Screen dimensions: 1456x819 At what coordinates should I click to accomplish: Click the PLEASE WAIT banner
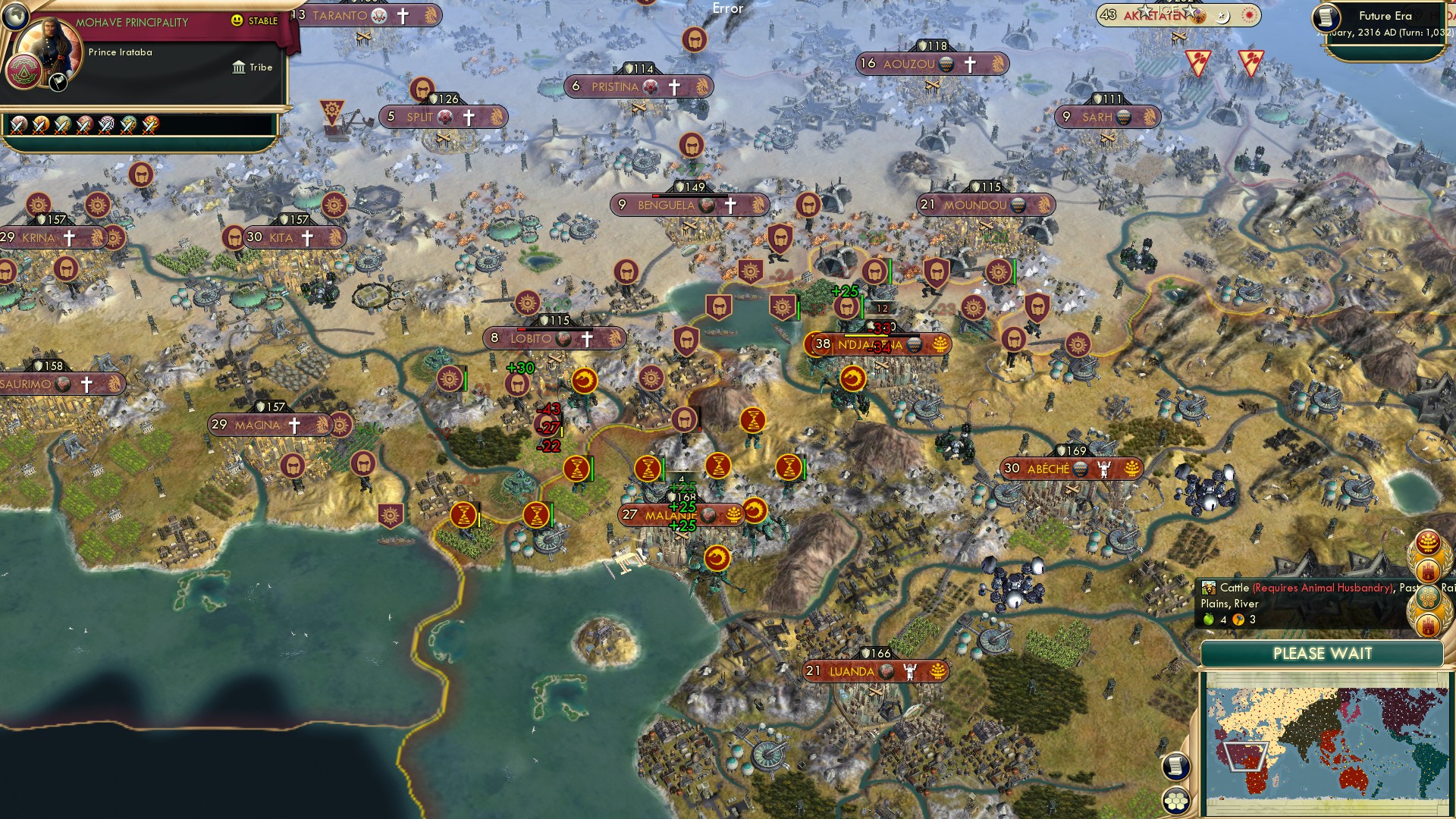pos(1323,653)
